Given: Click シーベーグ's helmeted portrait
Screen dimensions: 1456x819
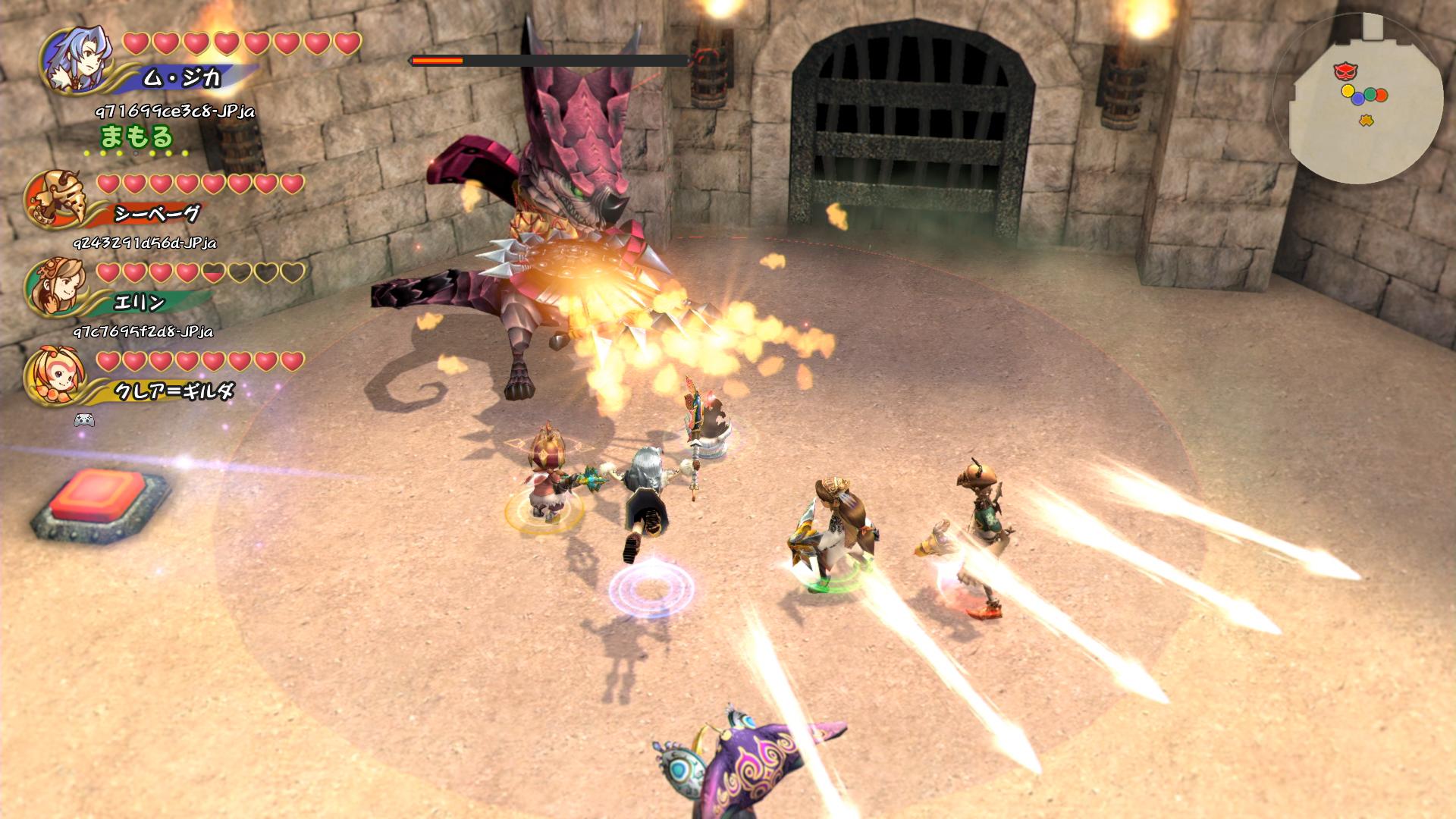Looking at the screenshot, I should coord(55,198).
